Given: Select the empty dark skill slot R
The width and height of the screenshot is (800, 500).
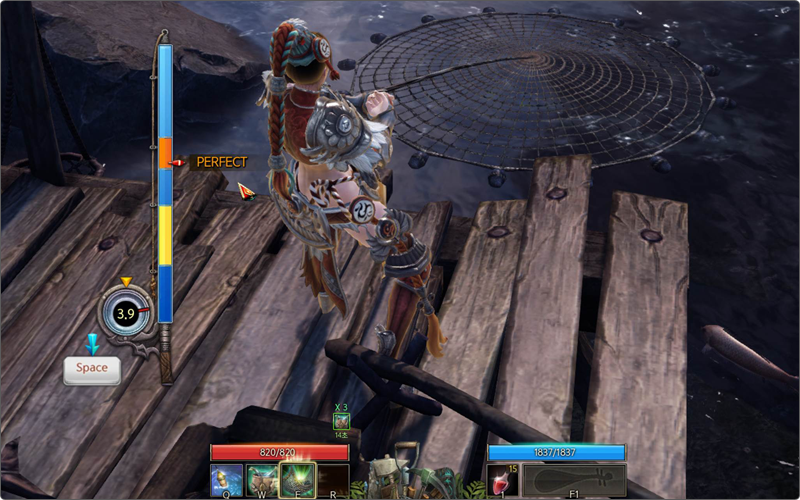Looking at the screenshot, I should [332, 478].
